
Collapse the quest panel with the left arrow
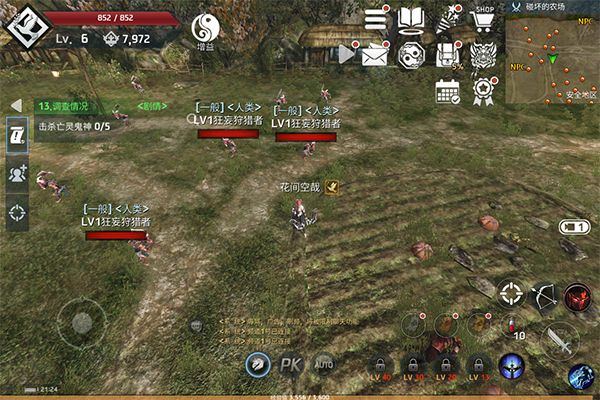point(16,105)
